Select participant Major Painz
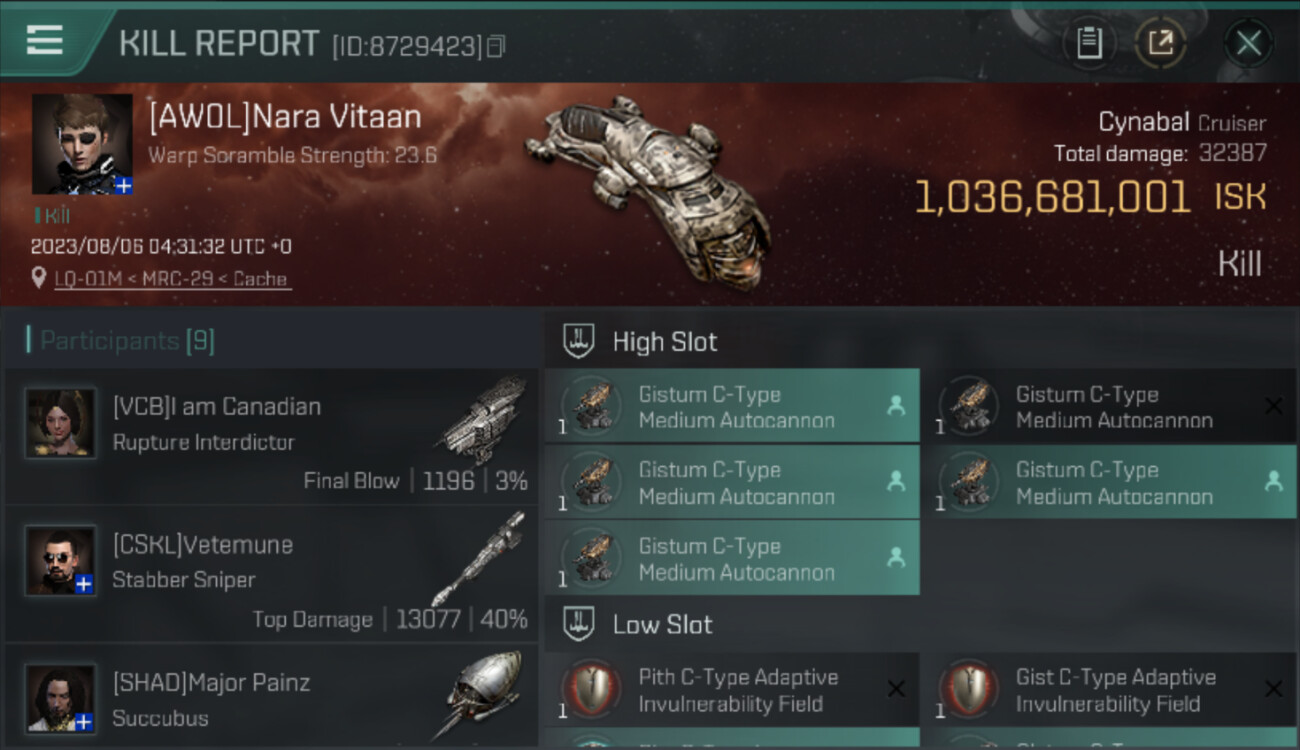Viewport: 1300px width, 750px height. [271, 700]
